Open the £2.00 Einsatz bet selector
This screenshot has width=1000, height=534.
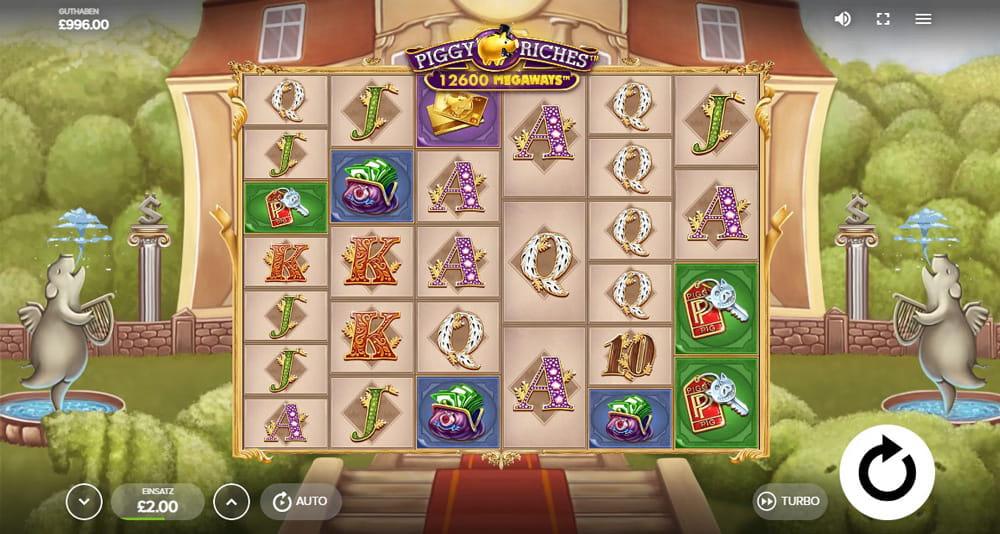(x=157, y=501)
